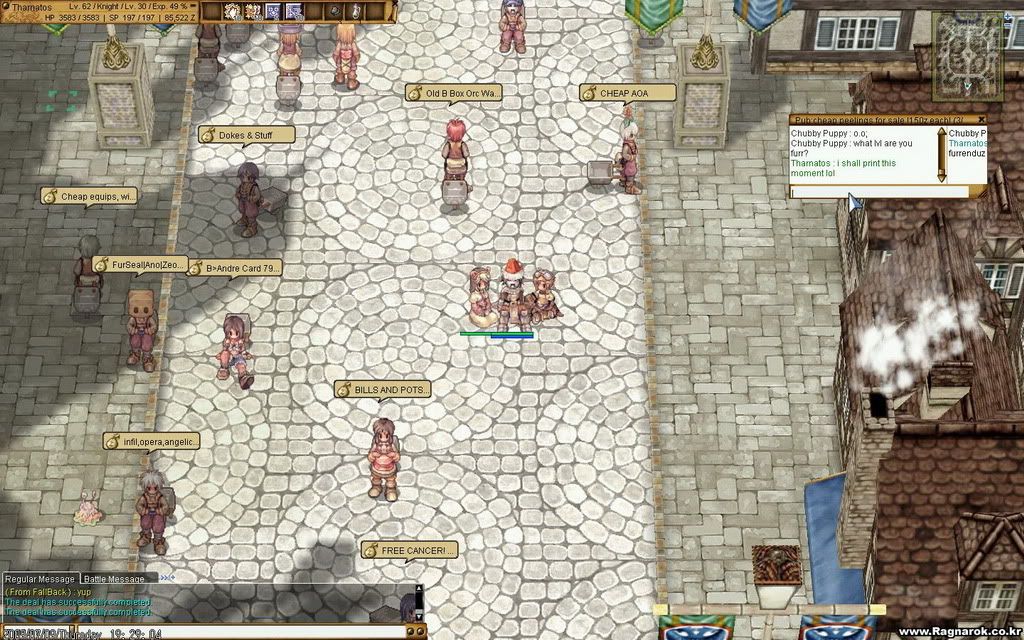The height and width of the screenshot is (640, 1024).
Task: Open the 'Dokes & Stuff' shop sign
Action: pyautogui.click(x=247, y=134)
